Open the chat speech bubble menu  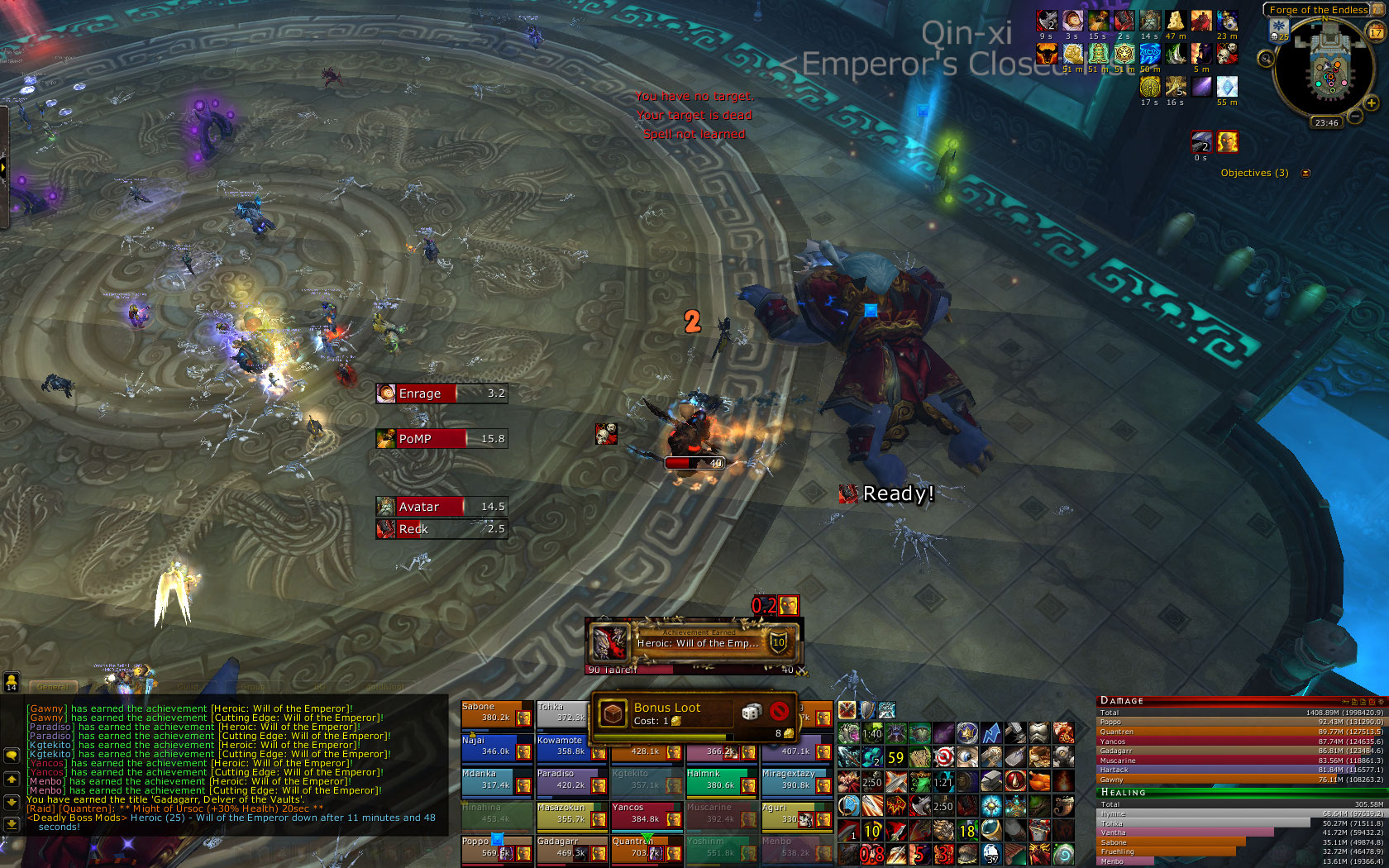click(x=12, y=756)
